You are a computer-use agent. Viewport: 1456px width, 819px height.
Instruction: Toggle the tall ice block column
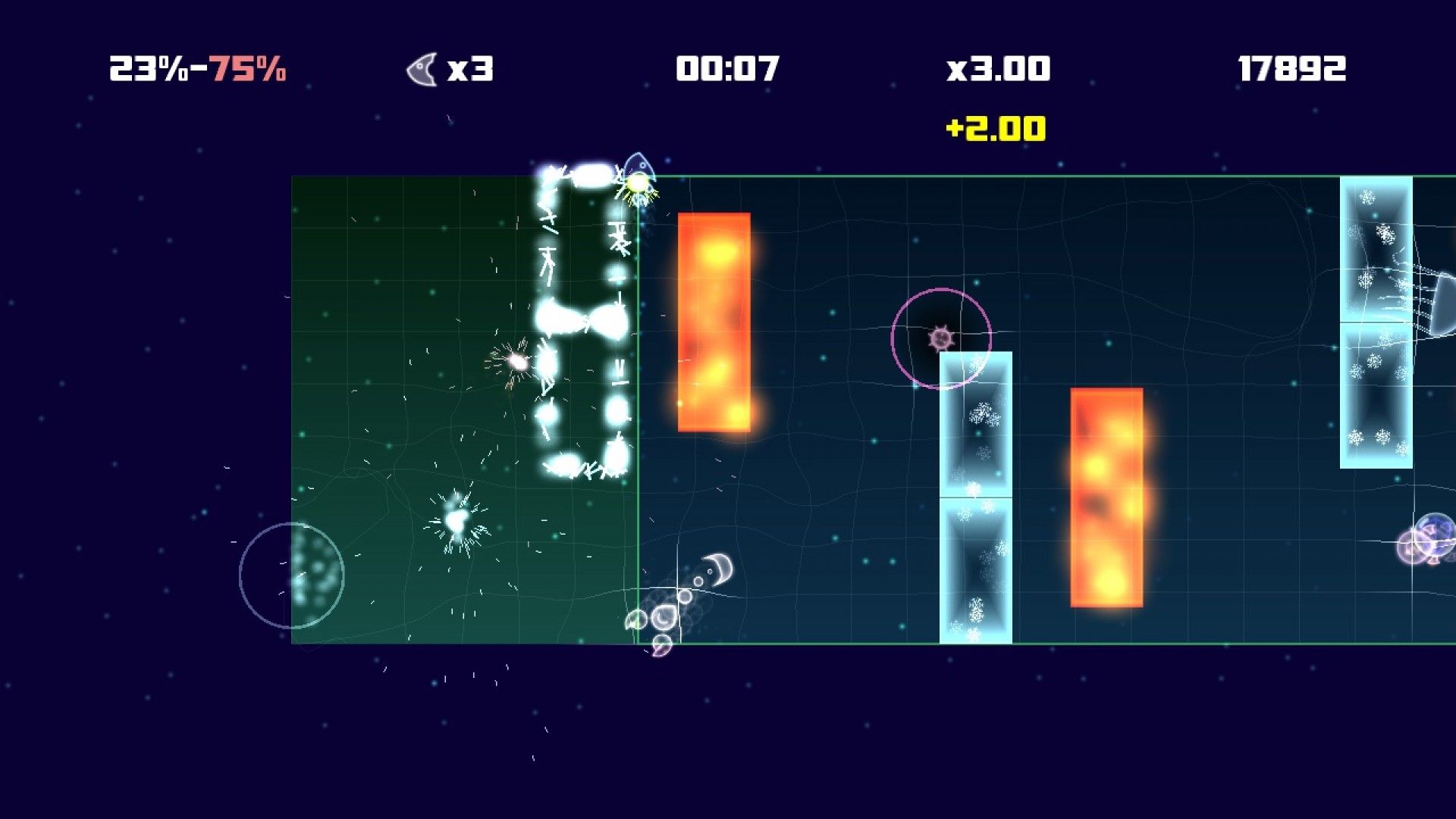pos(978,493)
